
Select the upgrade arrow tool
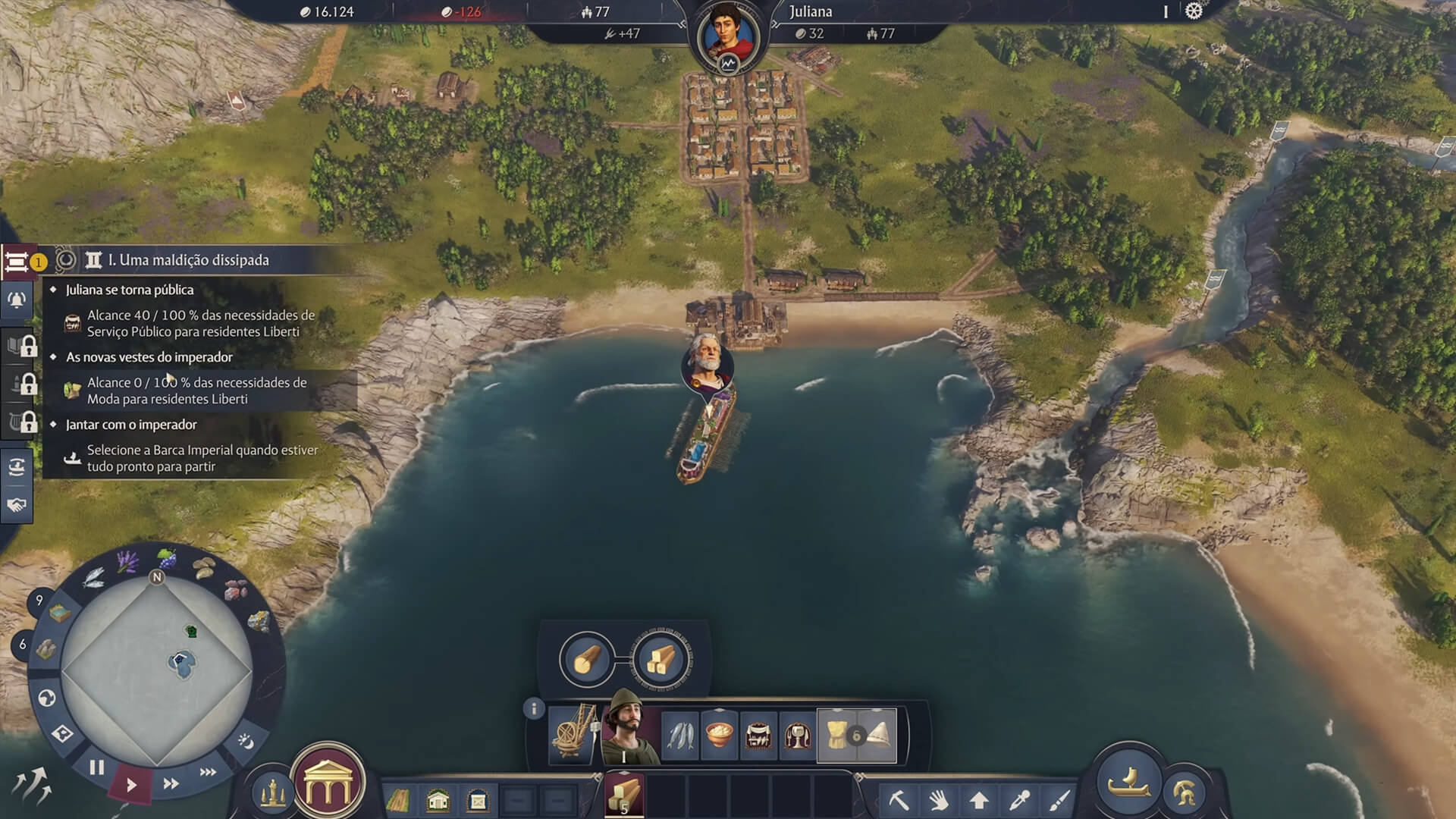978,799
